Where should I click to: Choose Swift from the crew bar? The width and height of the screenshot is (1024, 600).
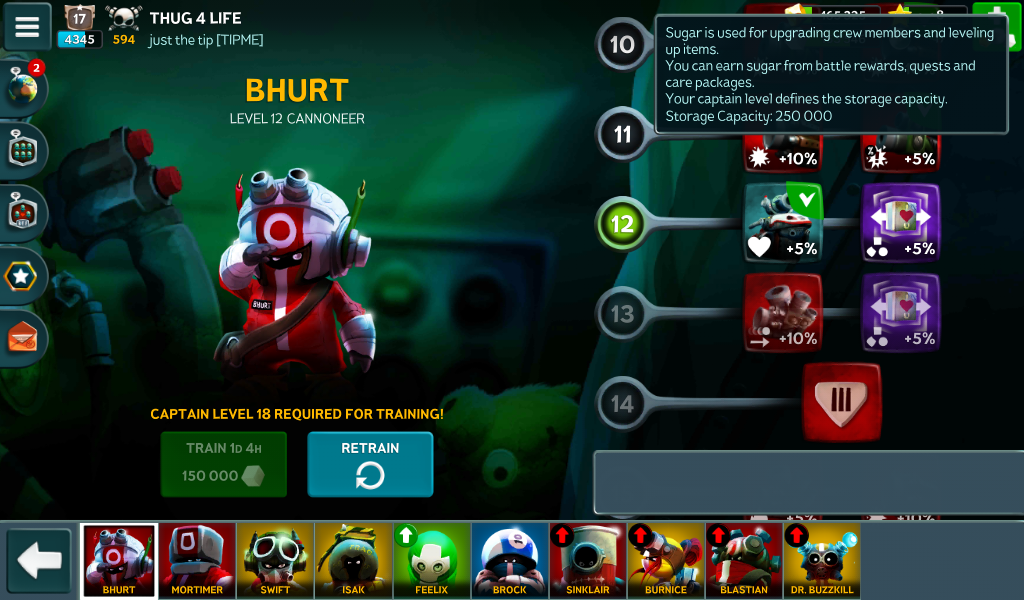(x=275, y=560)
